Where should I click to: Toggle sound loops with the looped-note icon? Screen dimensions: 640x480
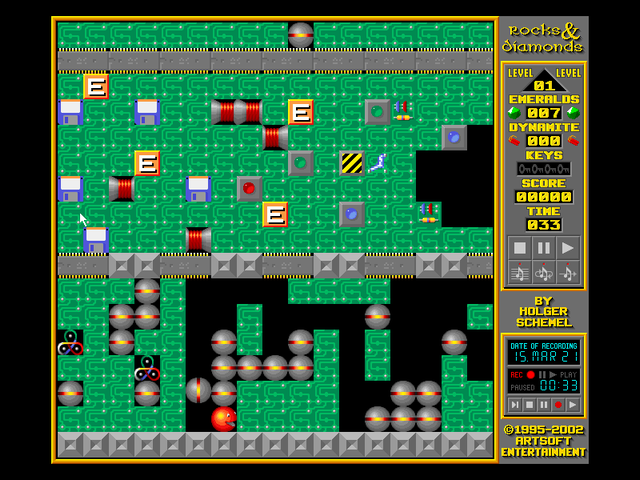pos(543,272)
